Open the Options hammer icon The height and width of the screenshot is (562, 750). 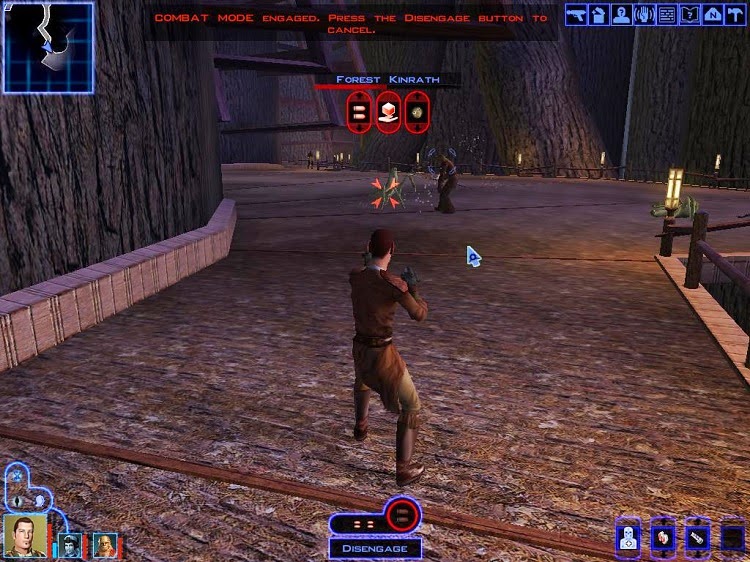point(735,15)
